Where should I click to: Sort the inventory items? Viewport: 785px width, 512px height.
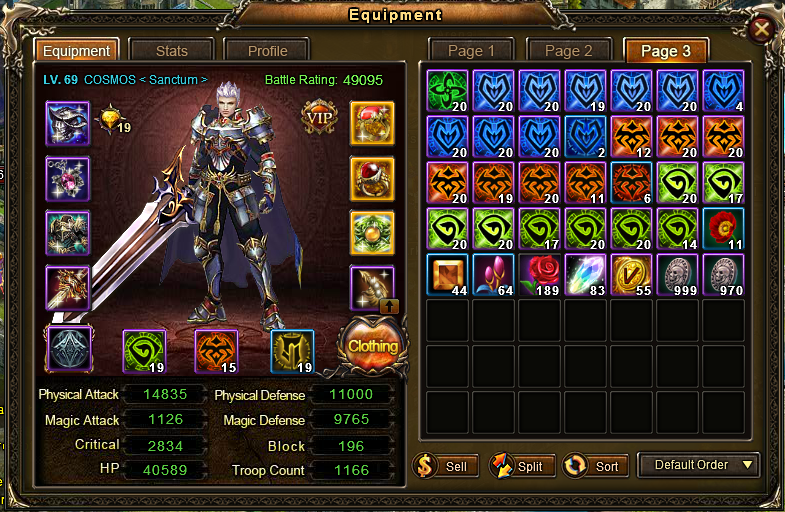(594, 466)
